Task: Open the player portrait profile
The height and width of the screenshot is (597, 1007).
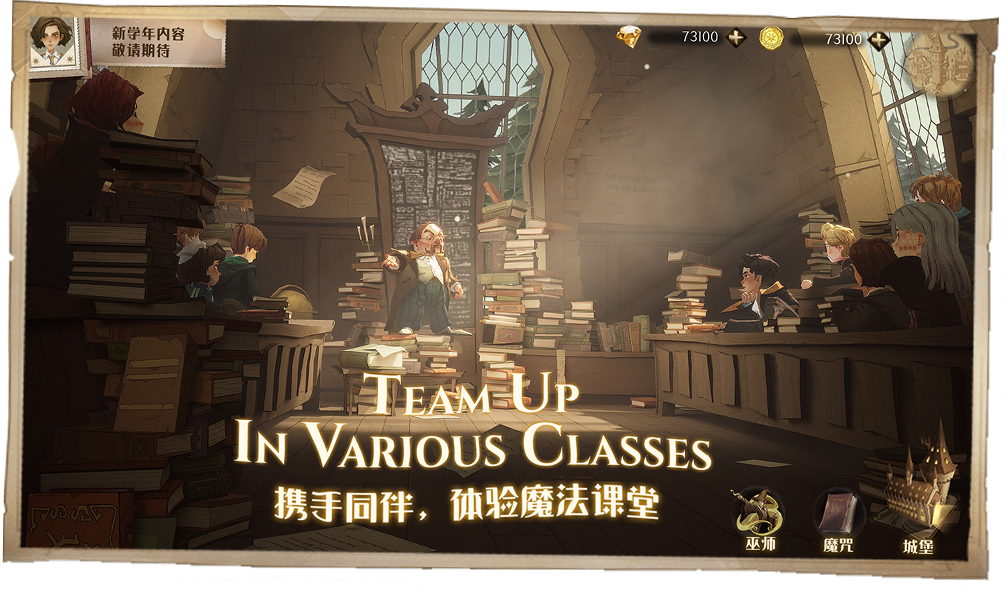Action: tap(52, 43)
